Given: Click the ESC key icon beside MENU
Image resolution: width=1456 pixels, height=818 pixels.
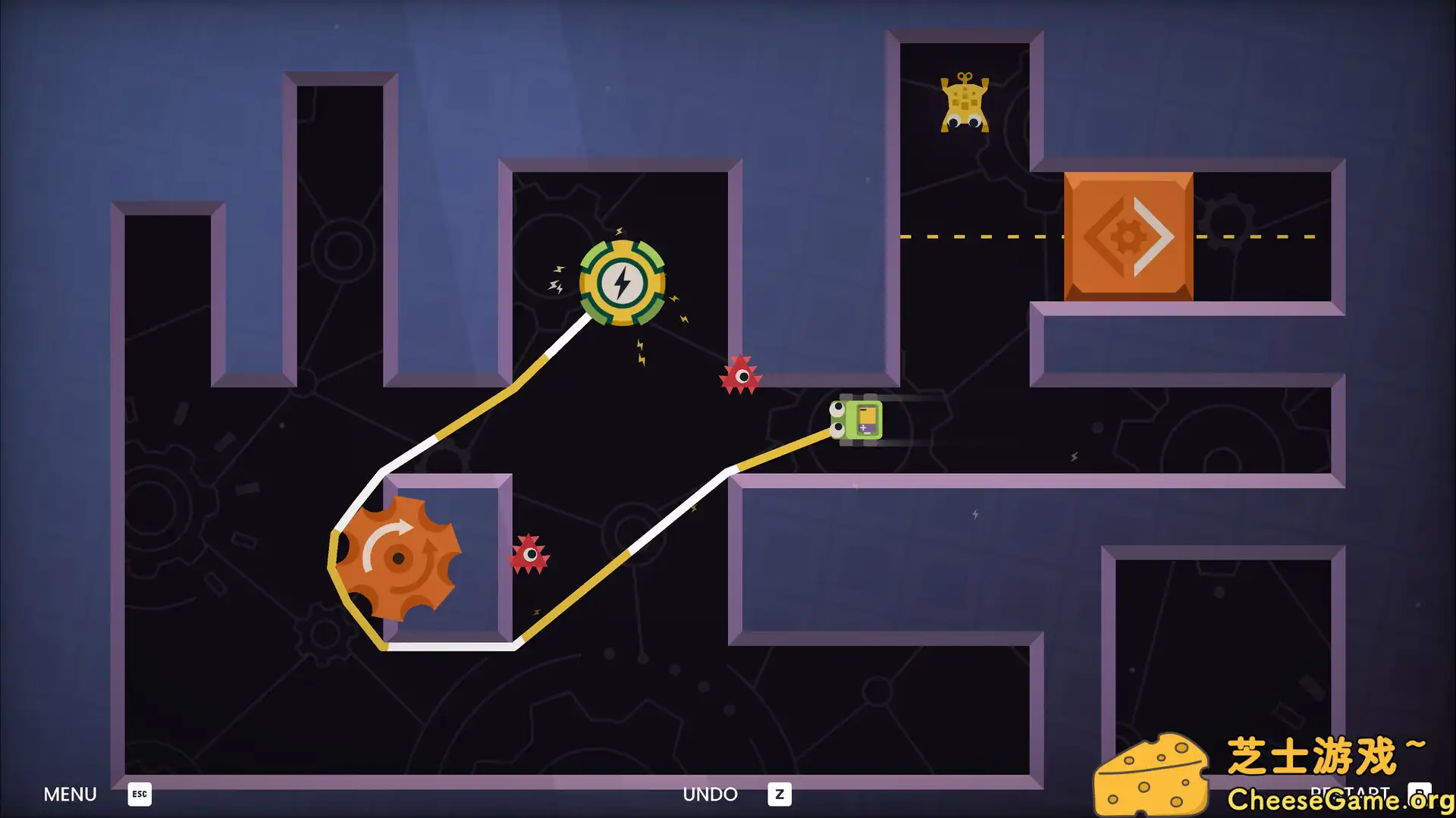Looking at the screenshot, I should [139, 794].
